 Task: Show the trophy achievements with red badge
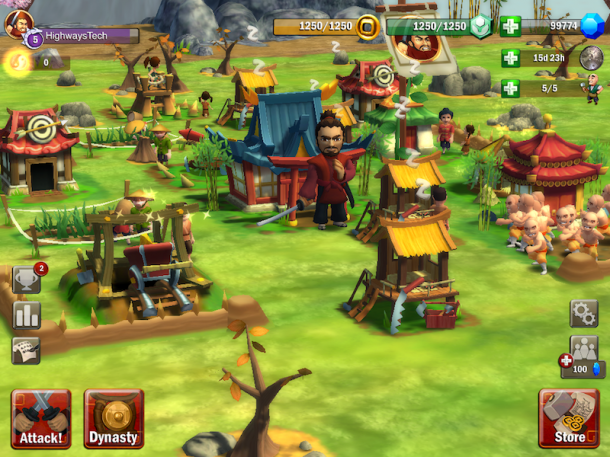click(x=27, y=281)
